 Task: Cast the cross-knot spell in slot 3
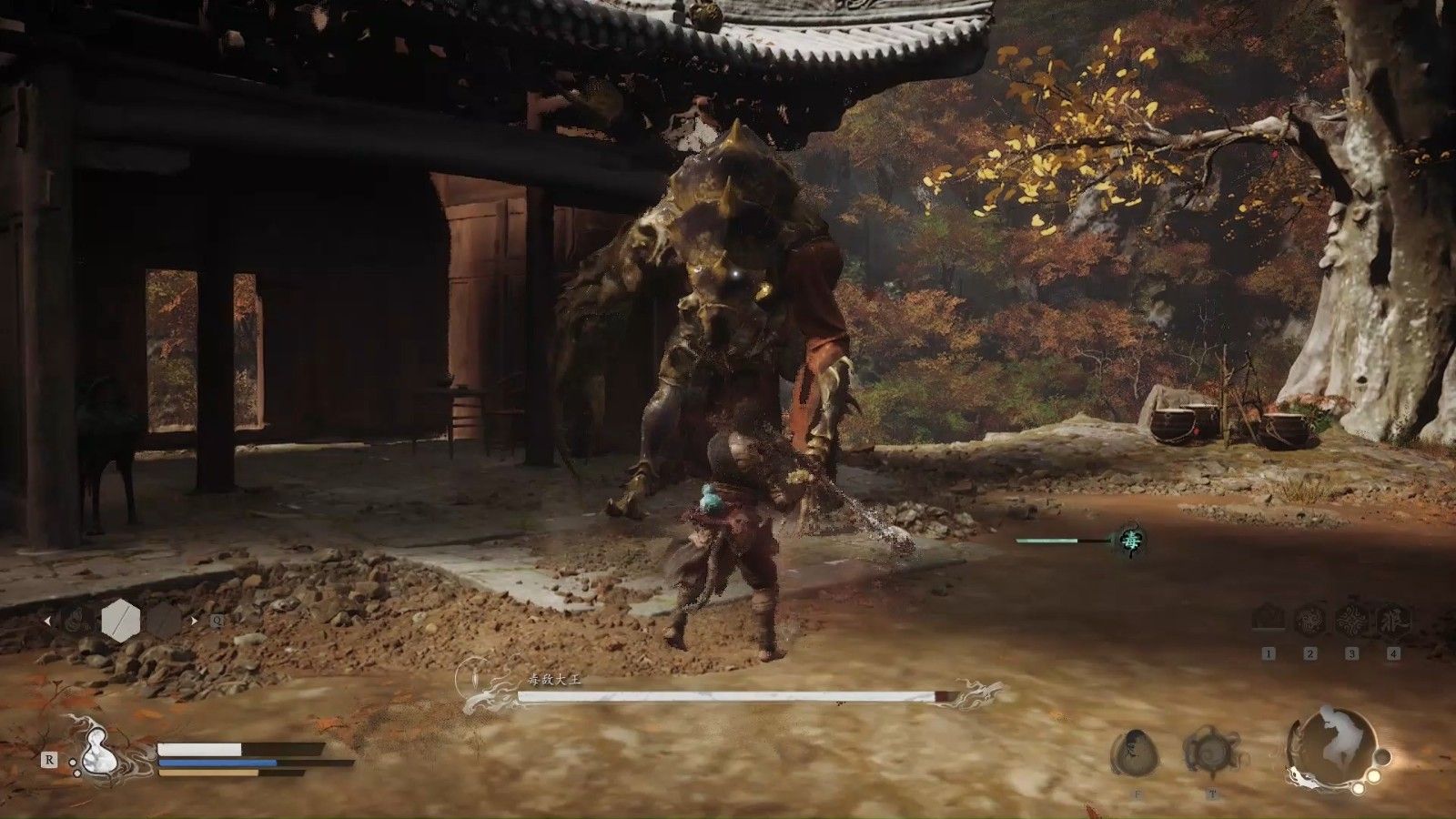coord(1351,620)
